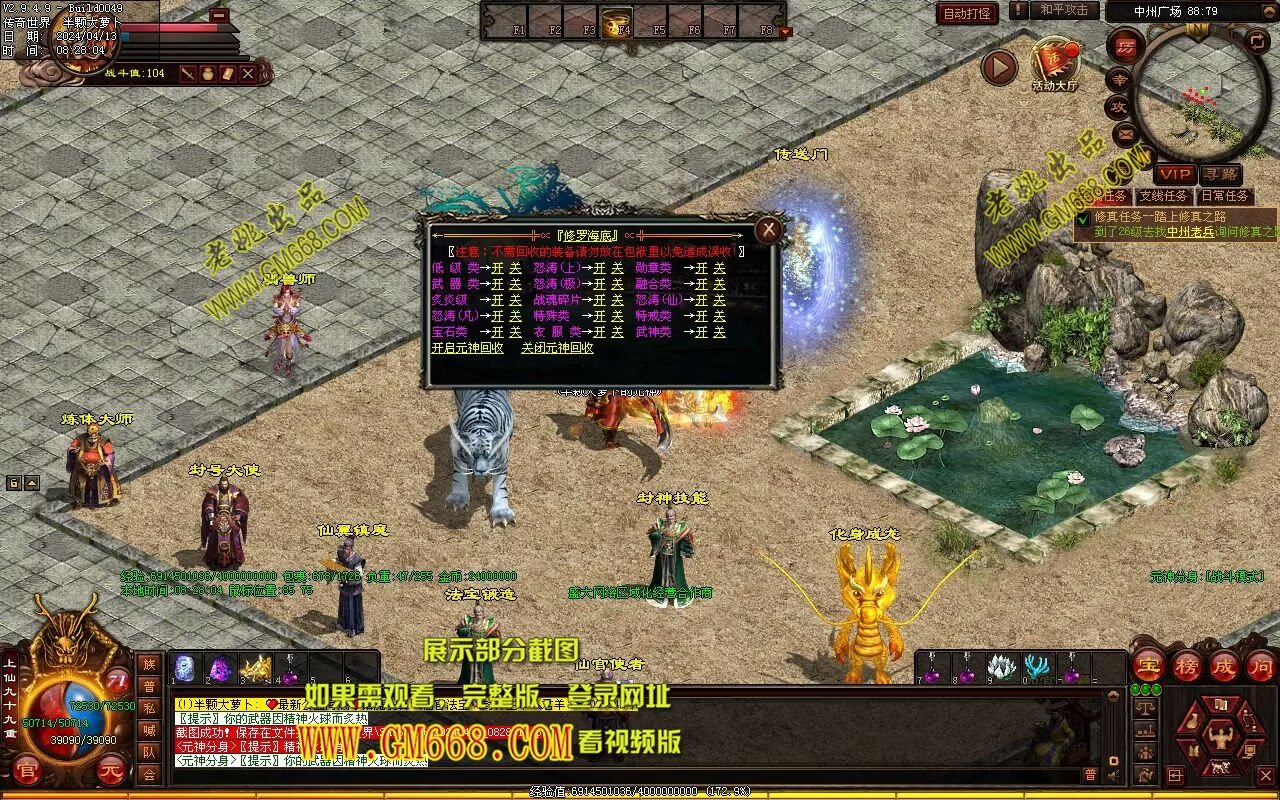Turn off recycling for 衣服类
Image resolution: width=1280 pixels, height=800 pixels.
pyautogui.click(x=617, y=332)
